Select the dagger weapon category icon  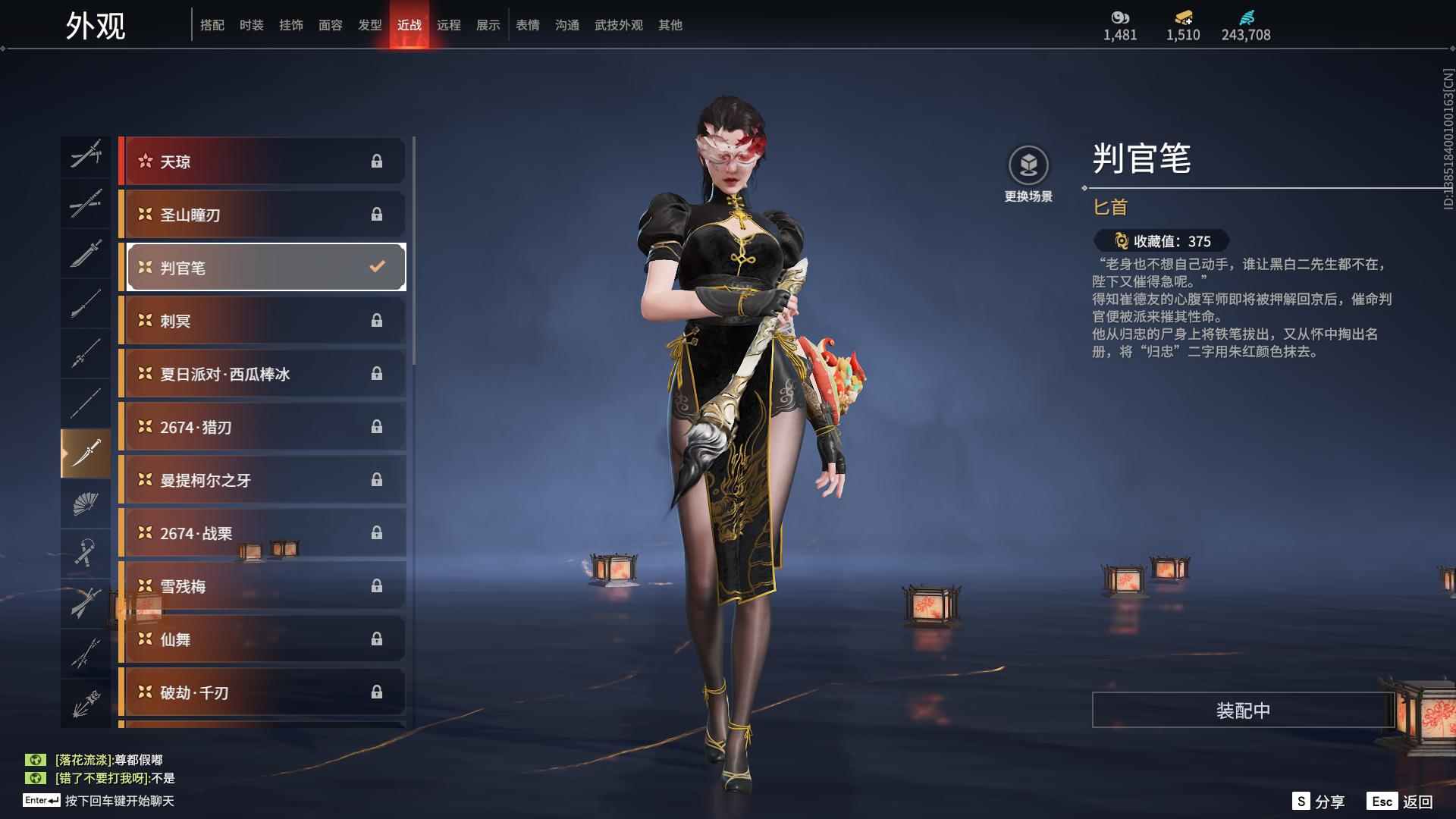click(x=86, y=450)
